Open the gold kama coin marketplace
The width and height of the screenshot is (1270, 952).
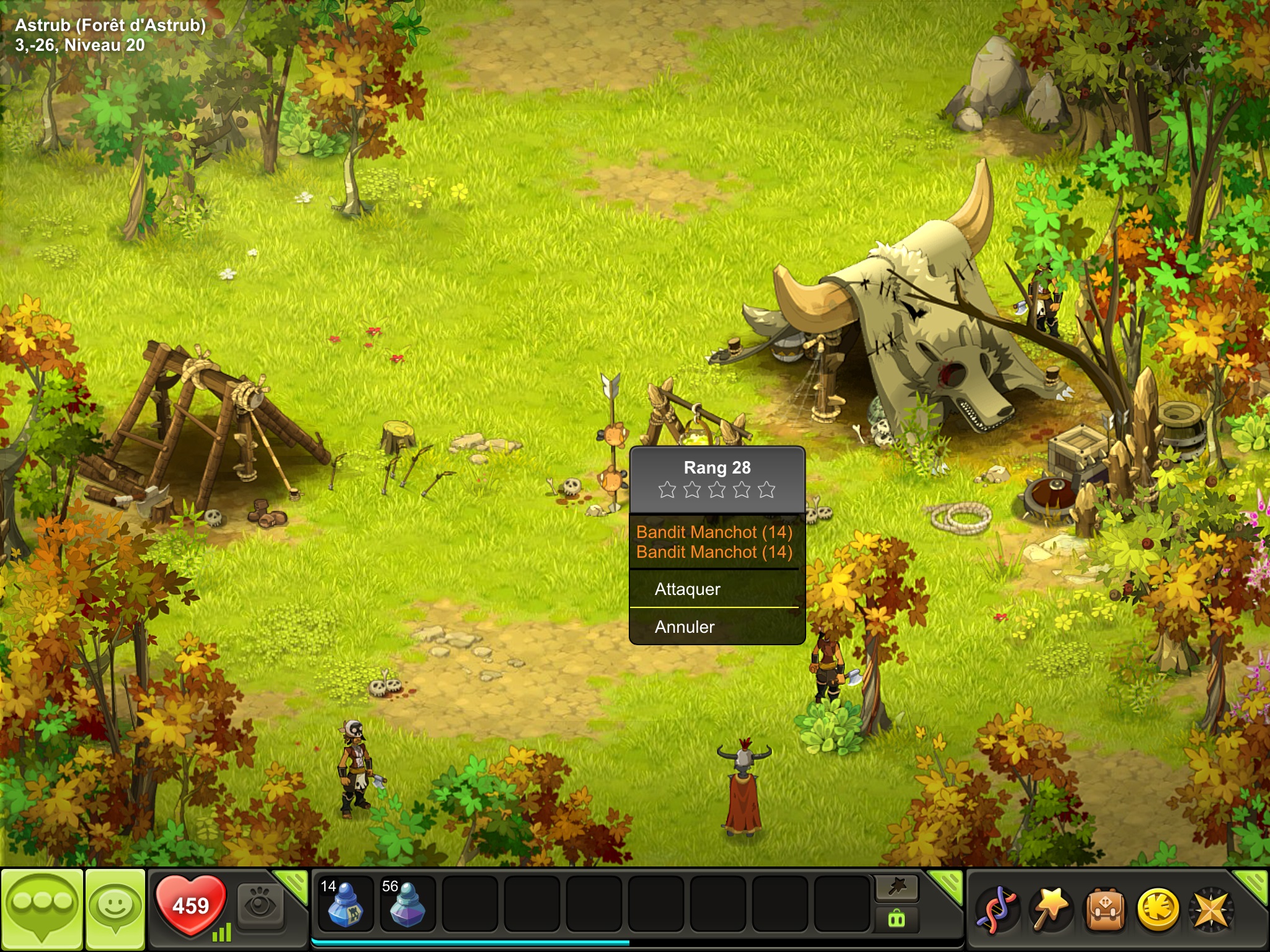click(x=1157, y=909)
